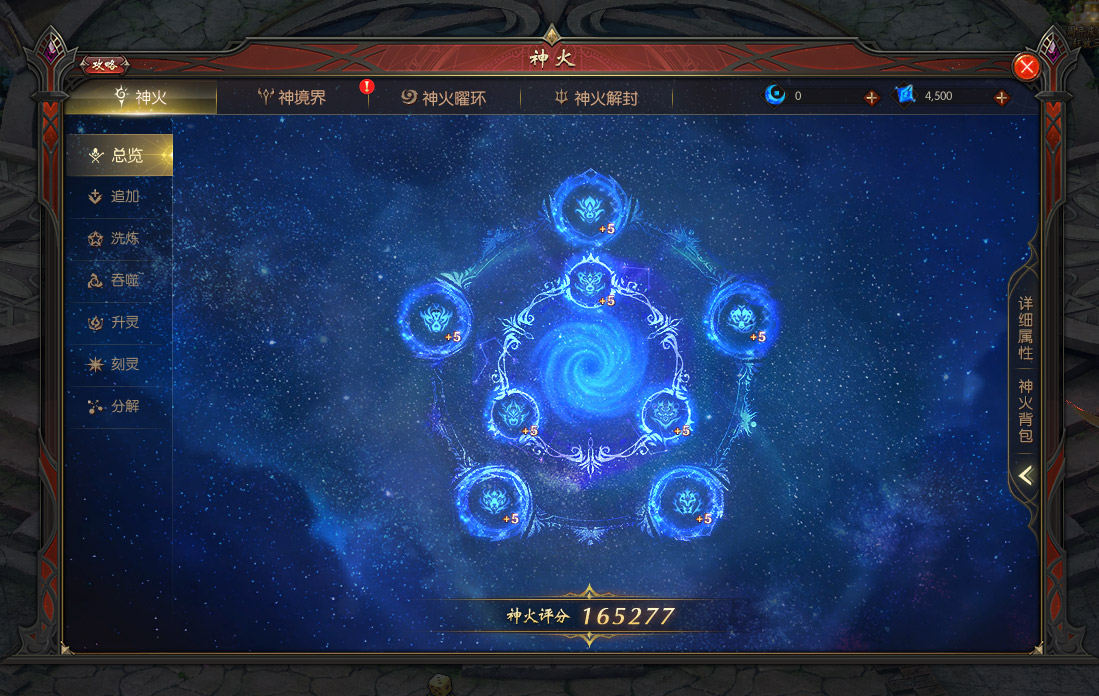Choose 洗炼 from the side menu

pos(120,239)
